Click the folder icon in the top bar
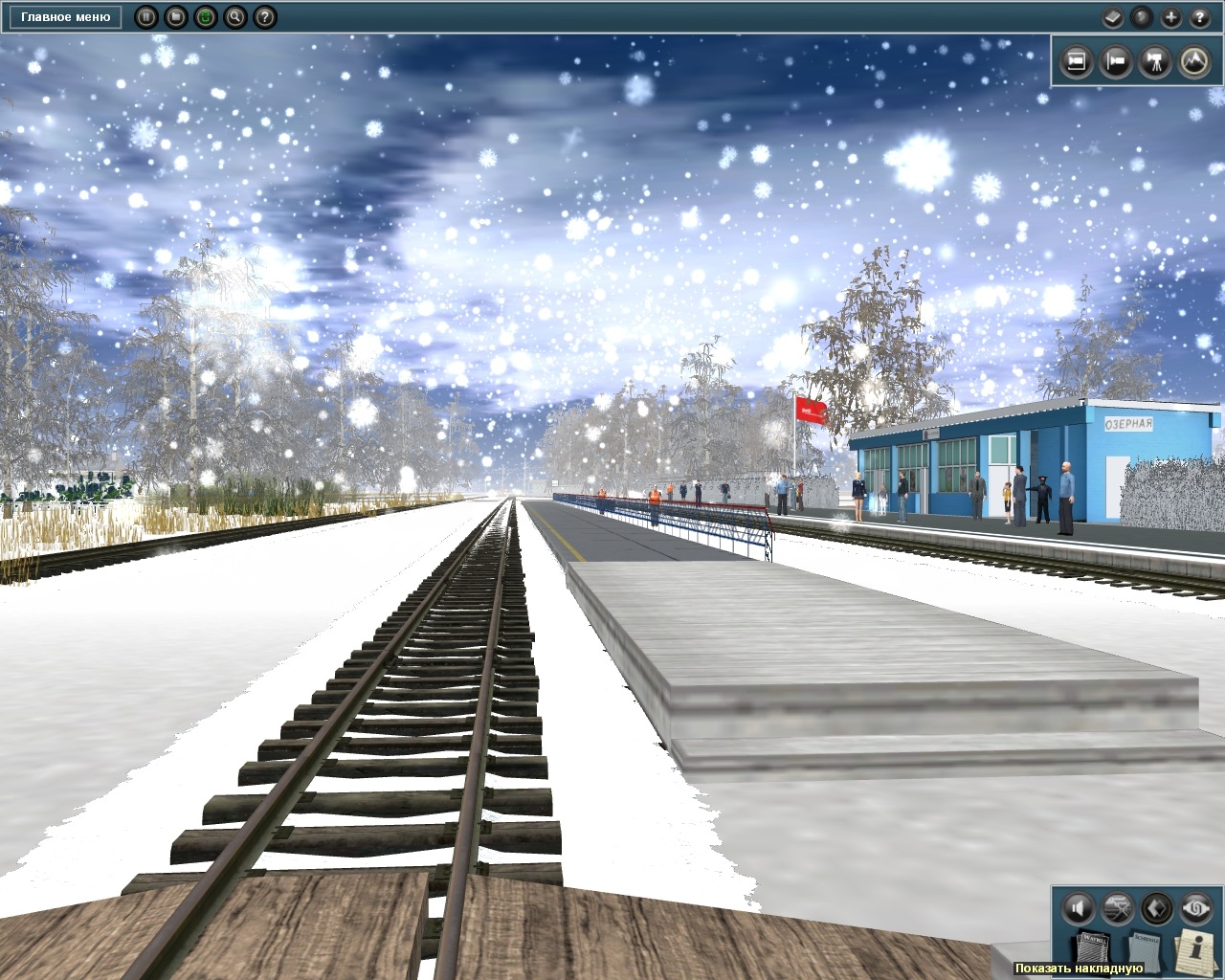 point(175,17)
